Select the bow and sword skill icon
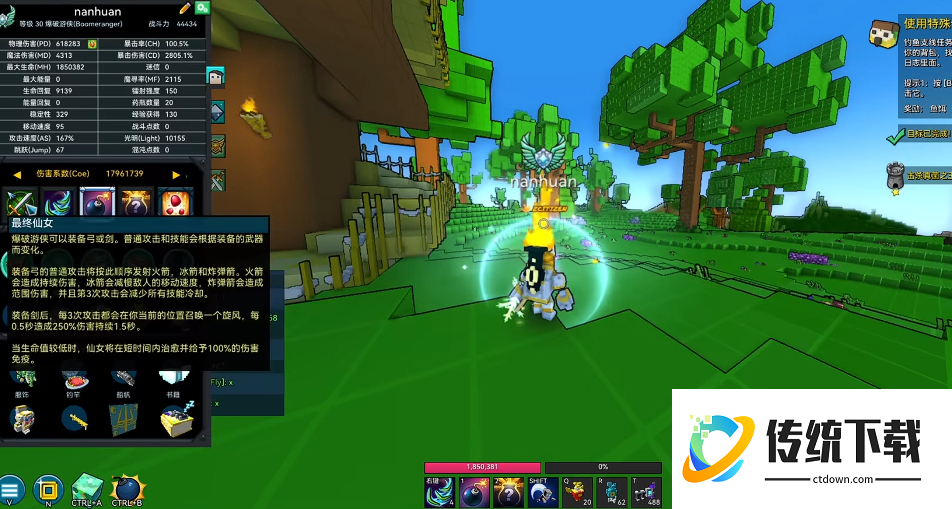This screenshot has height=509, width=952. point(21,203)
